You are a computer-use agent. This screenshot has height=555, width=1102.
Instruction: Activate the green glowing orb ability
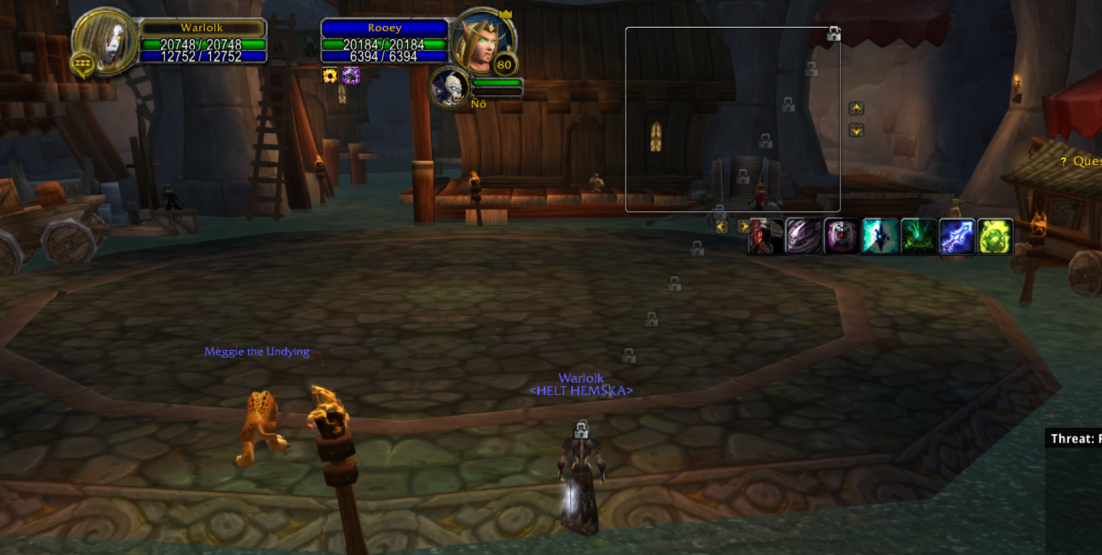pos(995,237)
